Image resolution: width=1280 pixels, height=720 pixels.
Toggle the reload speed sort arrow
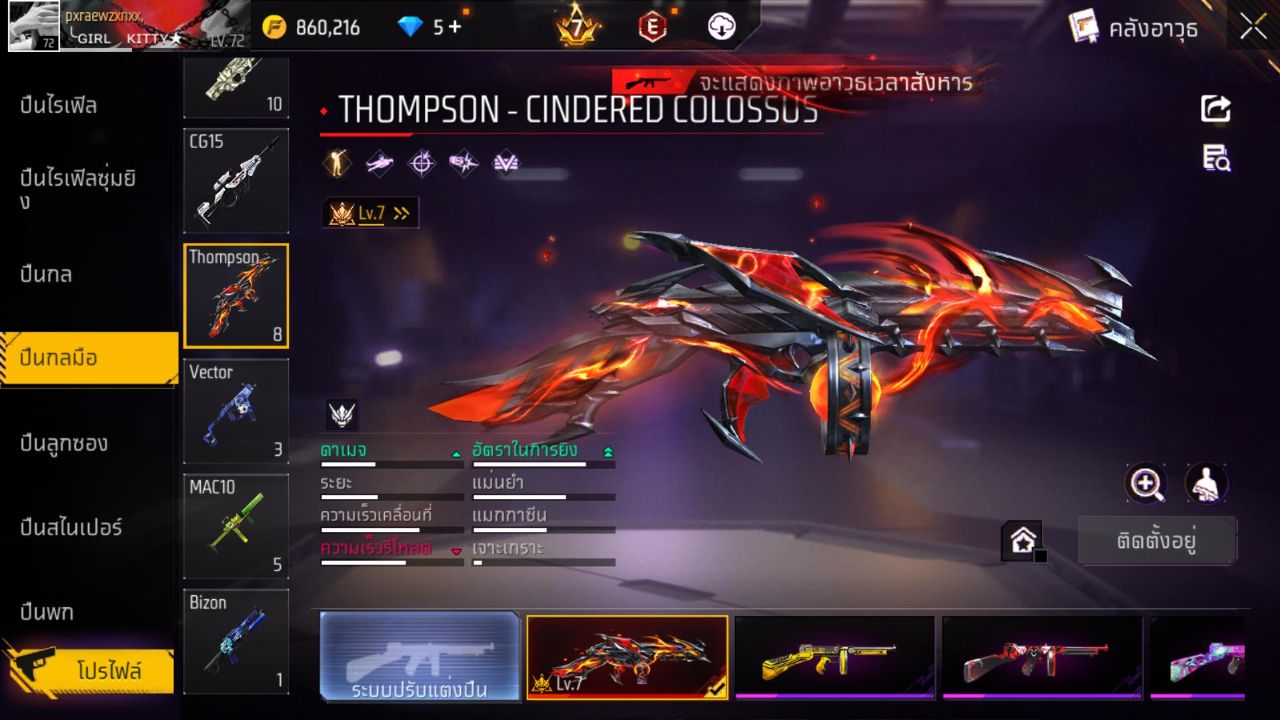(457, 550)
